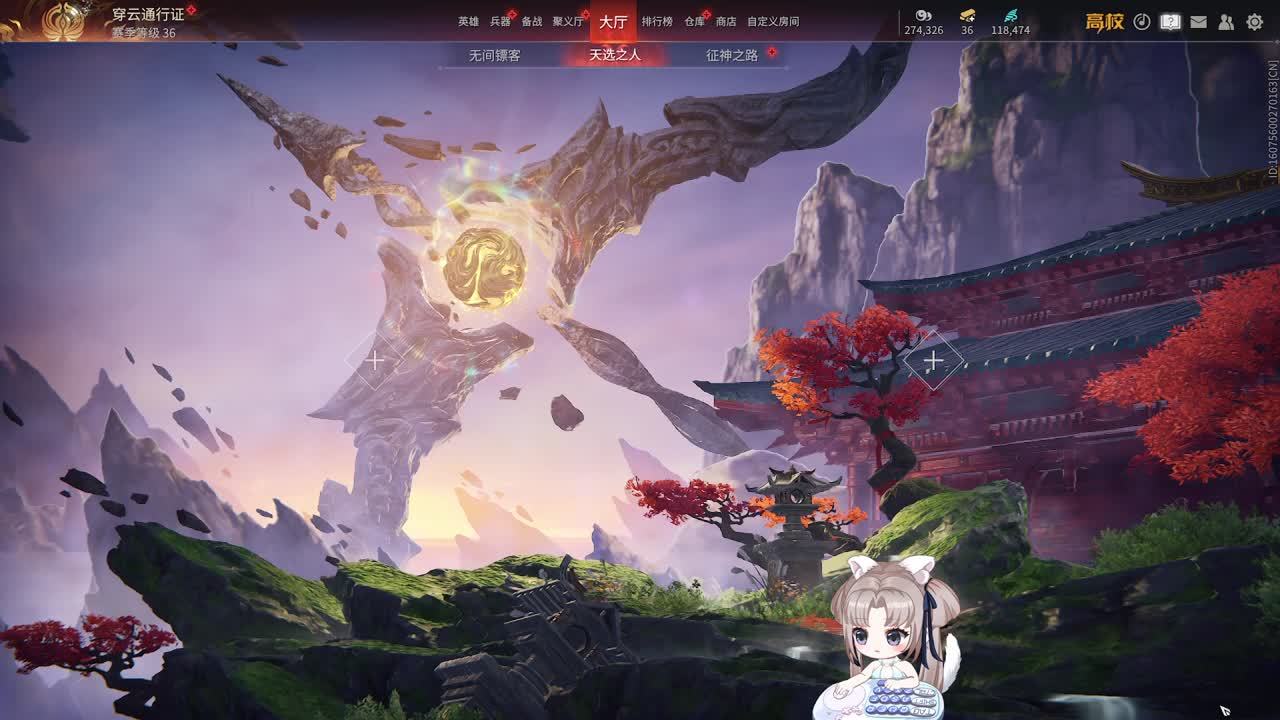Open the gear settings icon
The height and width of the screenshot is (720, 1280).
tap(1254, 21)
